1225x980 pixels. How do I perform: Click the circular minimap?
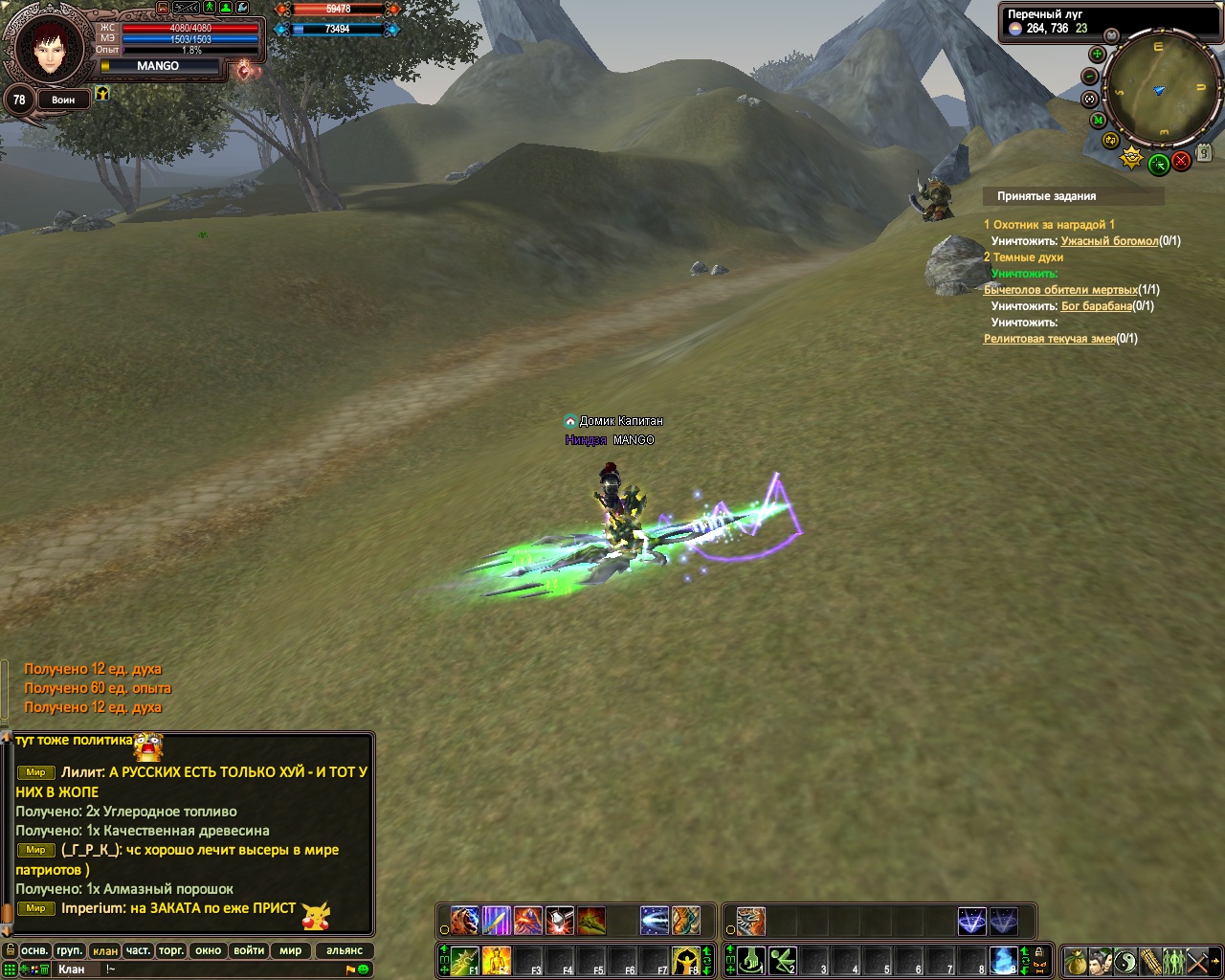1158,89
